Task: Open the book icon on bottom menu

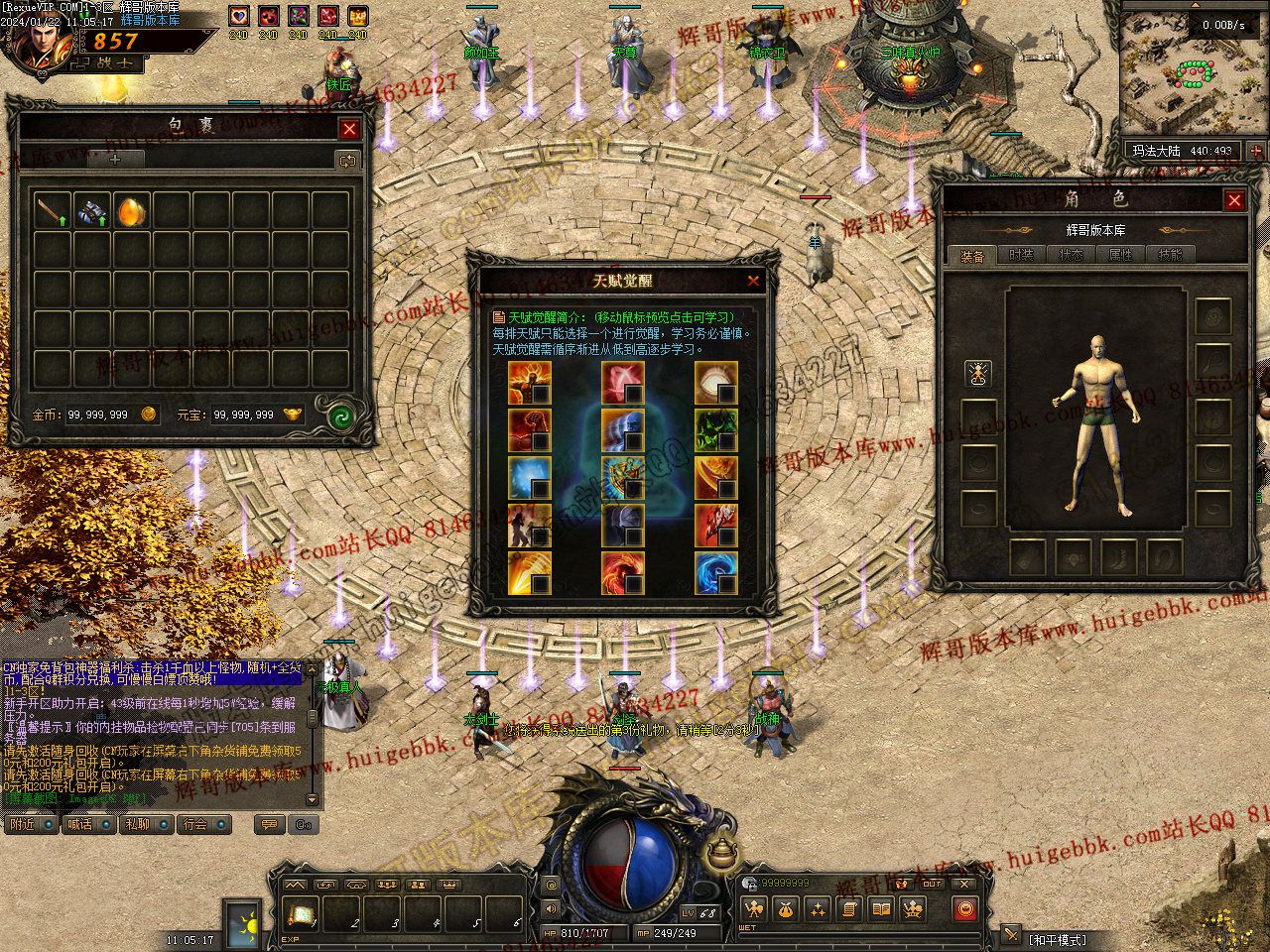Action: pos(880,908)
